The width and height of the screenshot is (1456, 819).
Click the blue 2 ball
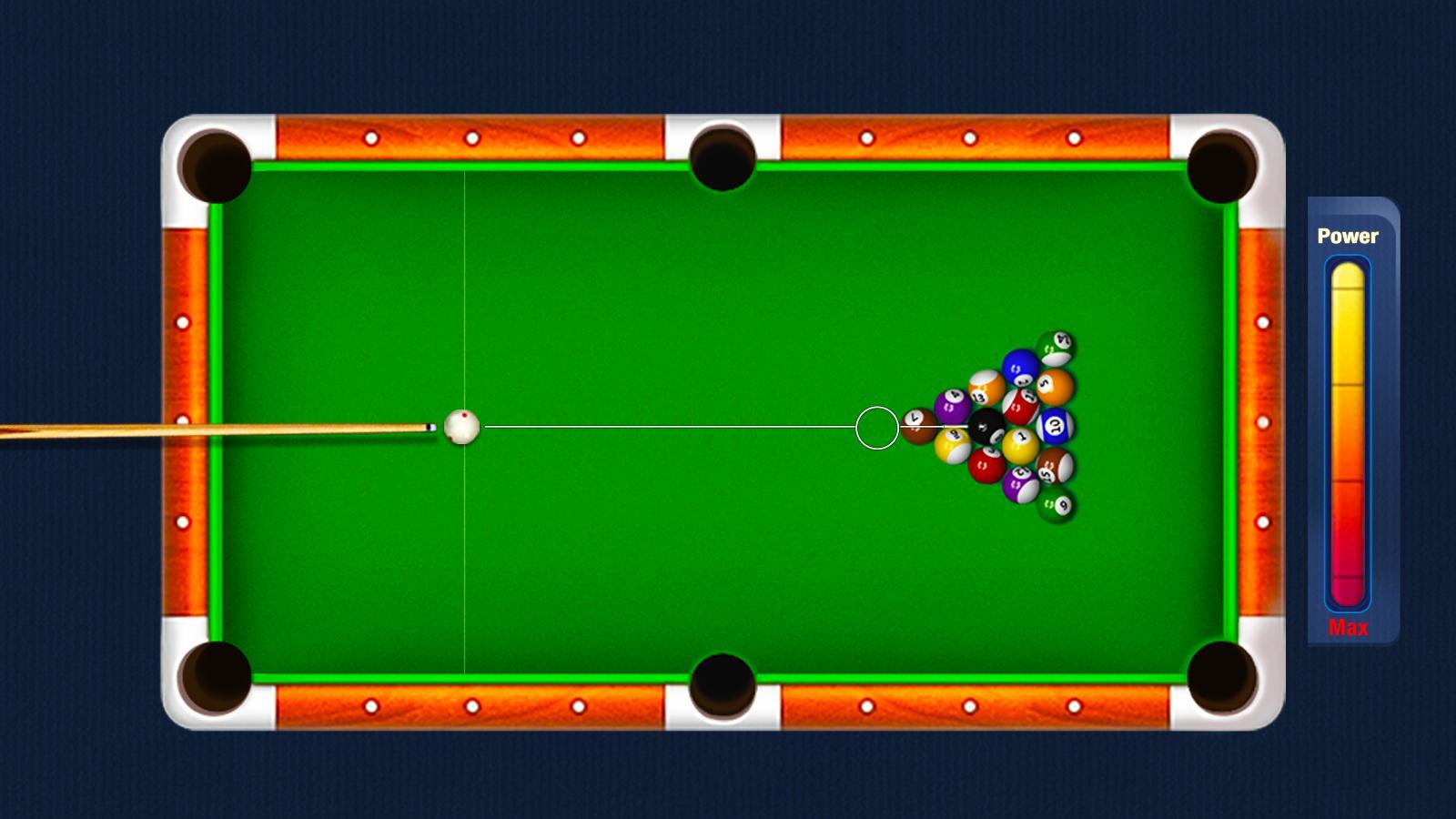point(1018,369)
